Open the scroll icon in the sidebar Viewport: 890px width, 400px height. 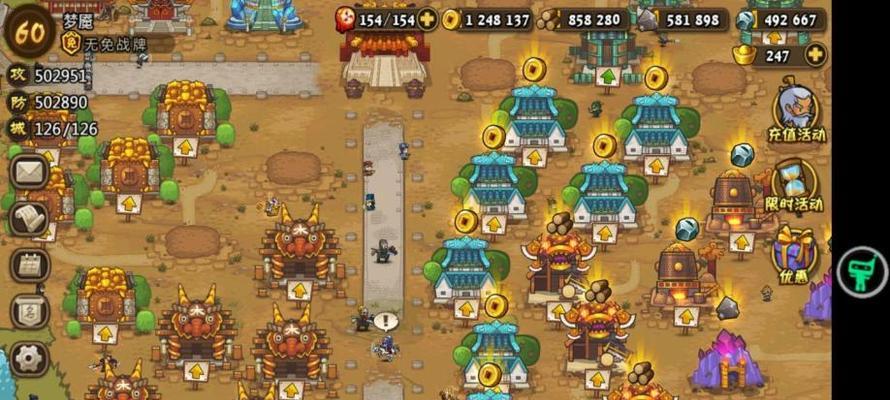click(30, 218)
